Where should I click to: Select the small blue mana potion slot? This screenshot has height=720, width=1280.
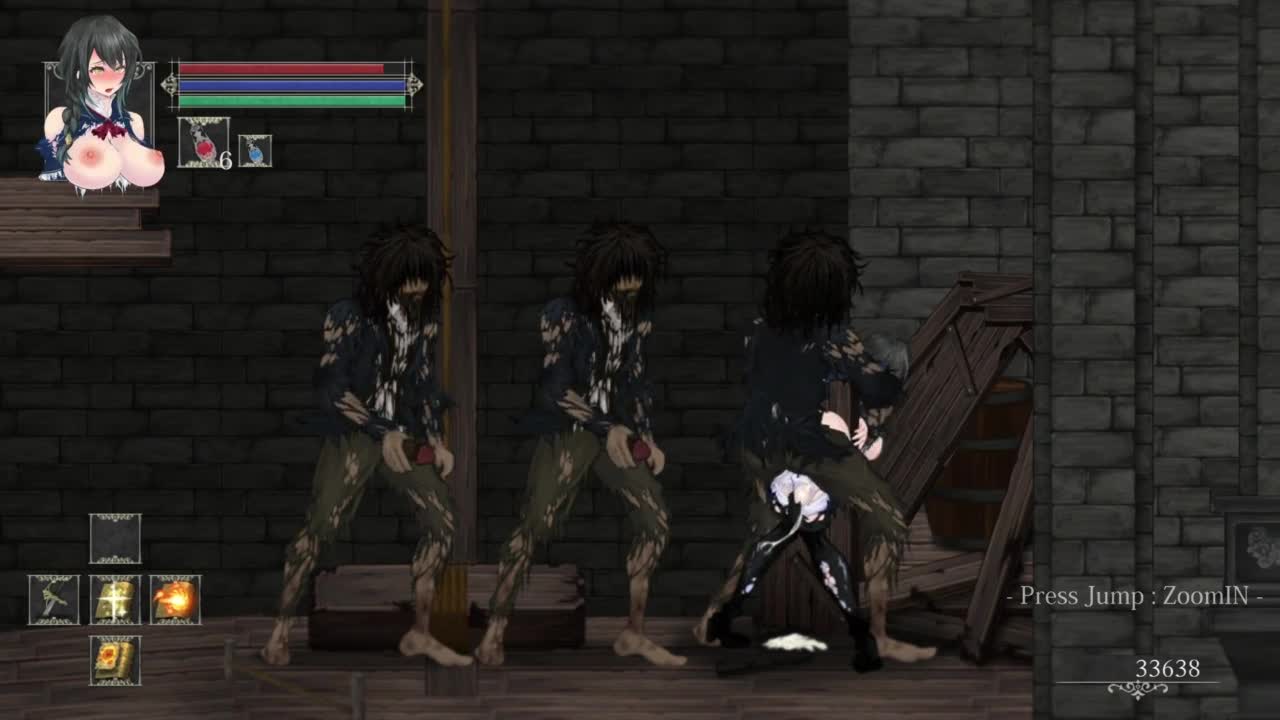click(x=255, y=151)
